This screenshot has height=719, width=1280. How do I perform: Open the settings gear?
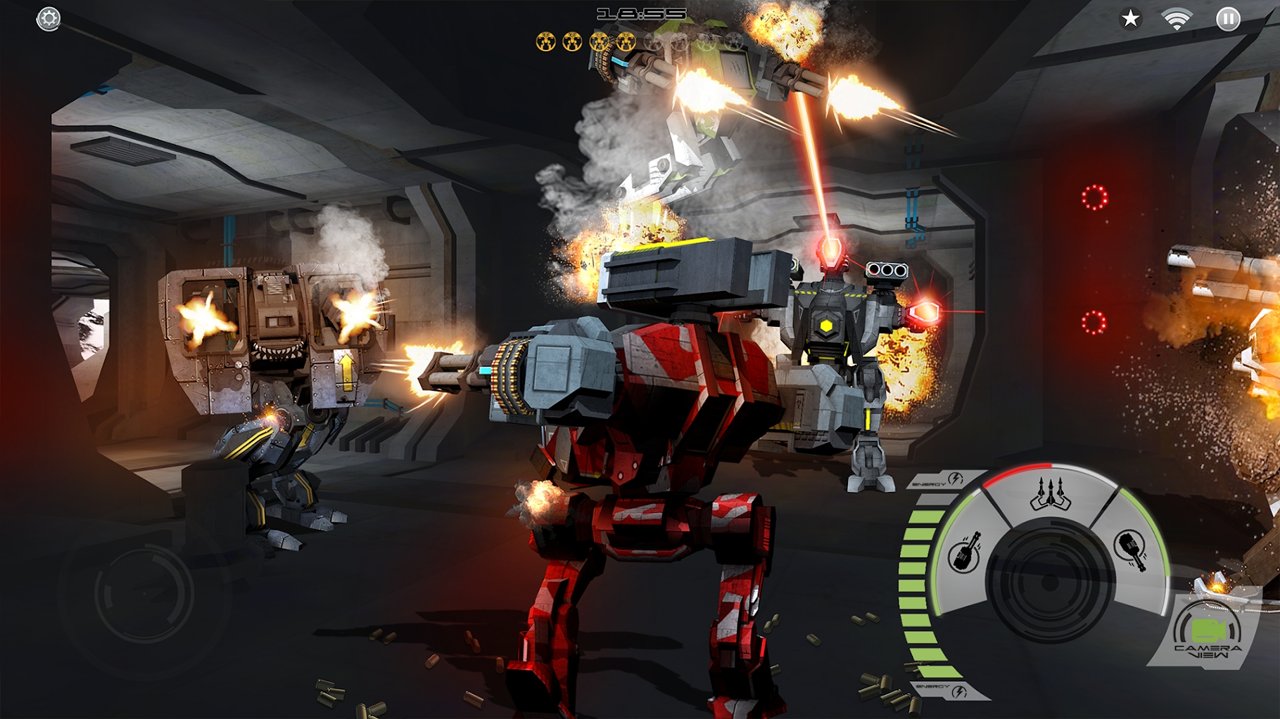pyautogui.click(x=48, y=19)
